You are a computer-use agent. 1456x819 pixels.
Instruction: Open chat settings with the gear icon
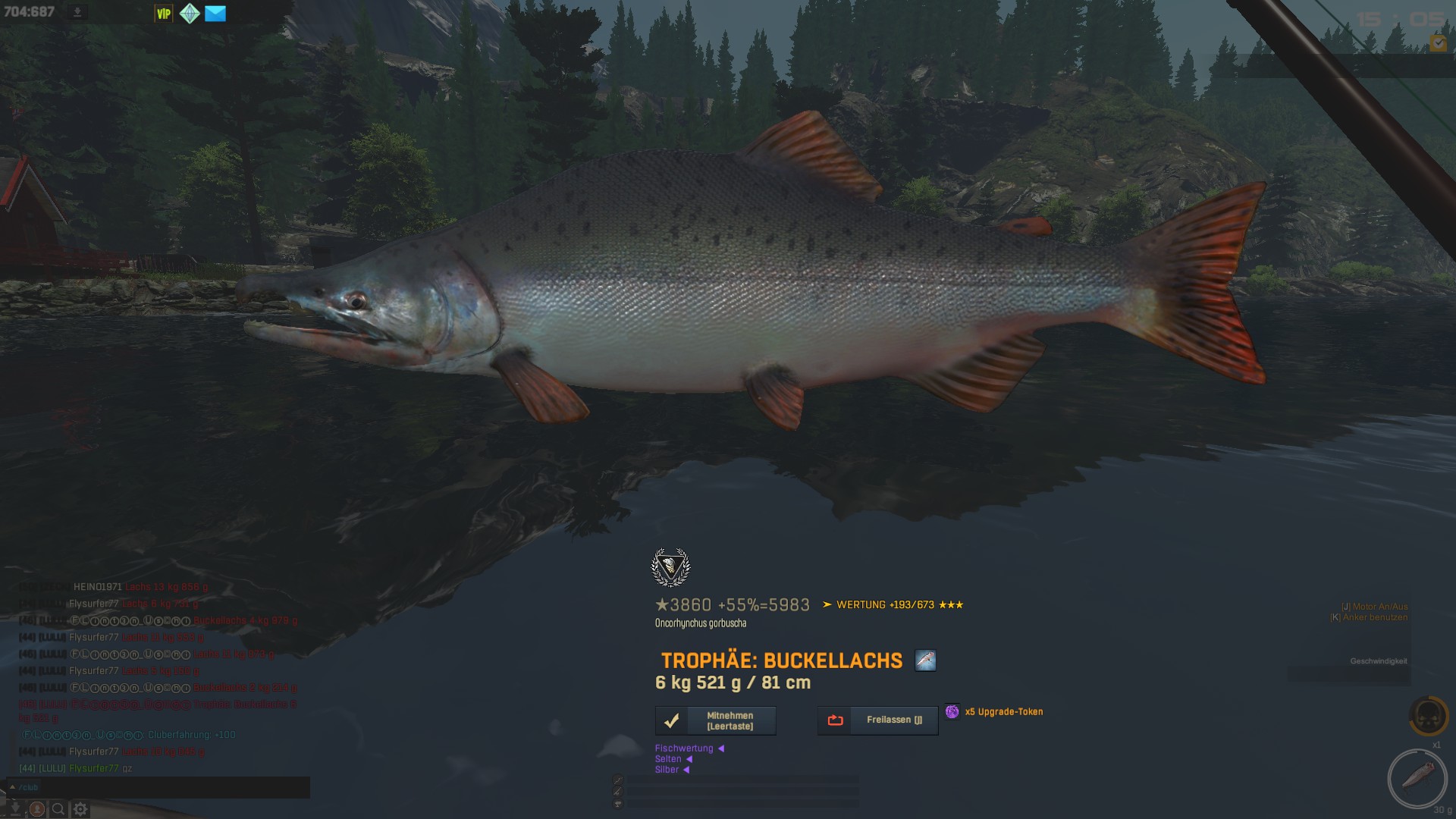point(80,809)
